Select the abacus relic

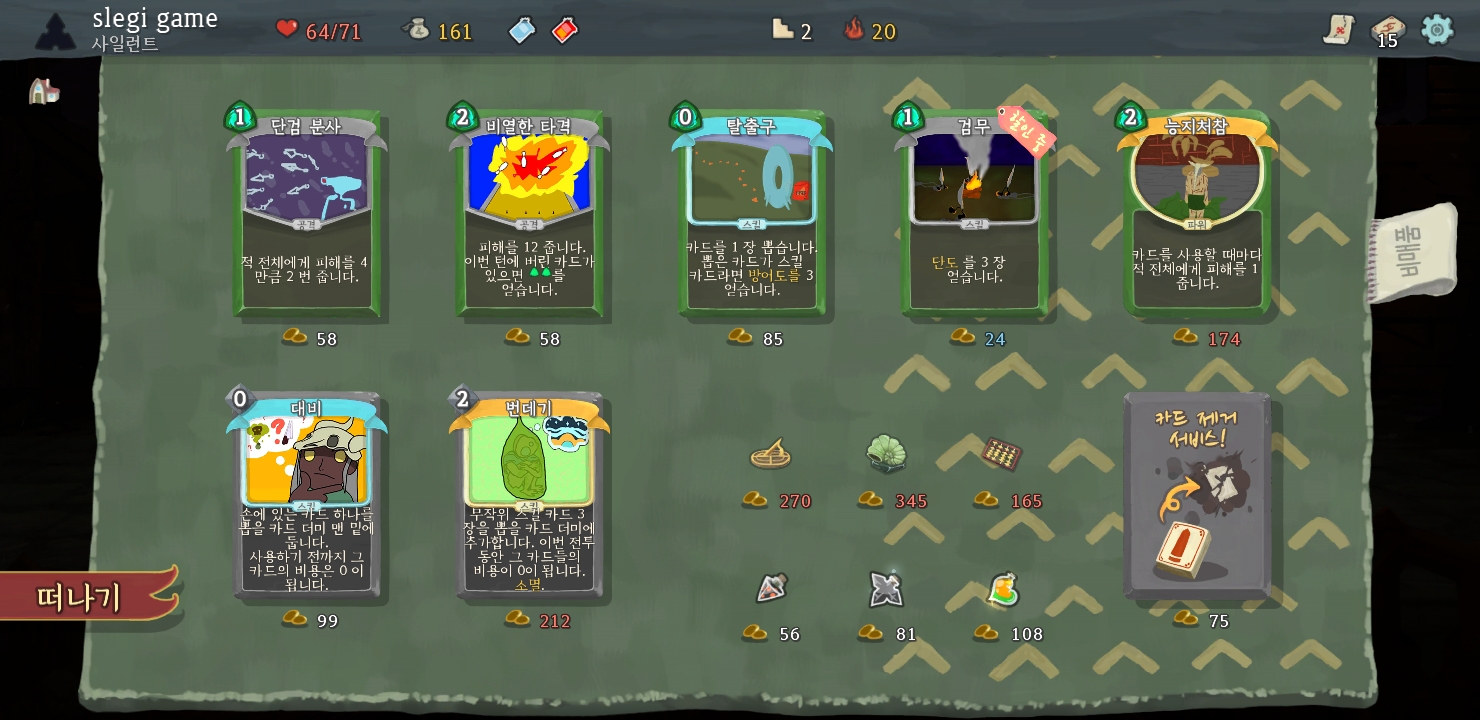tap(1001, 454)
